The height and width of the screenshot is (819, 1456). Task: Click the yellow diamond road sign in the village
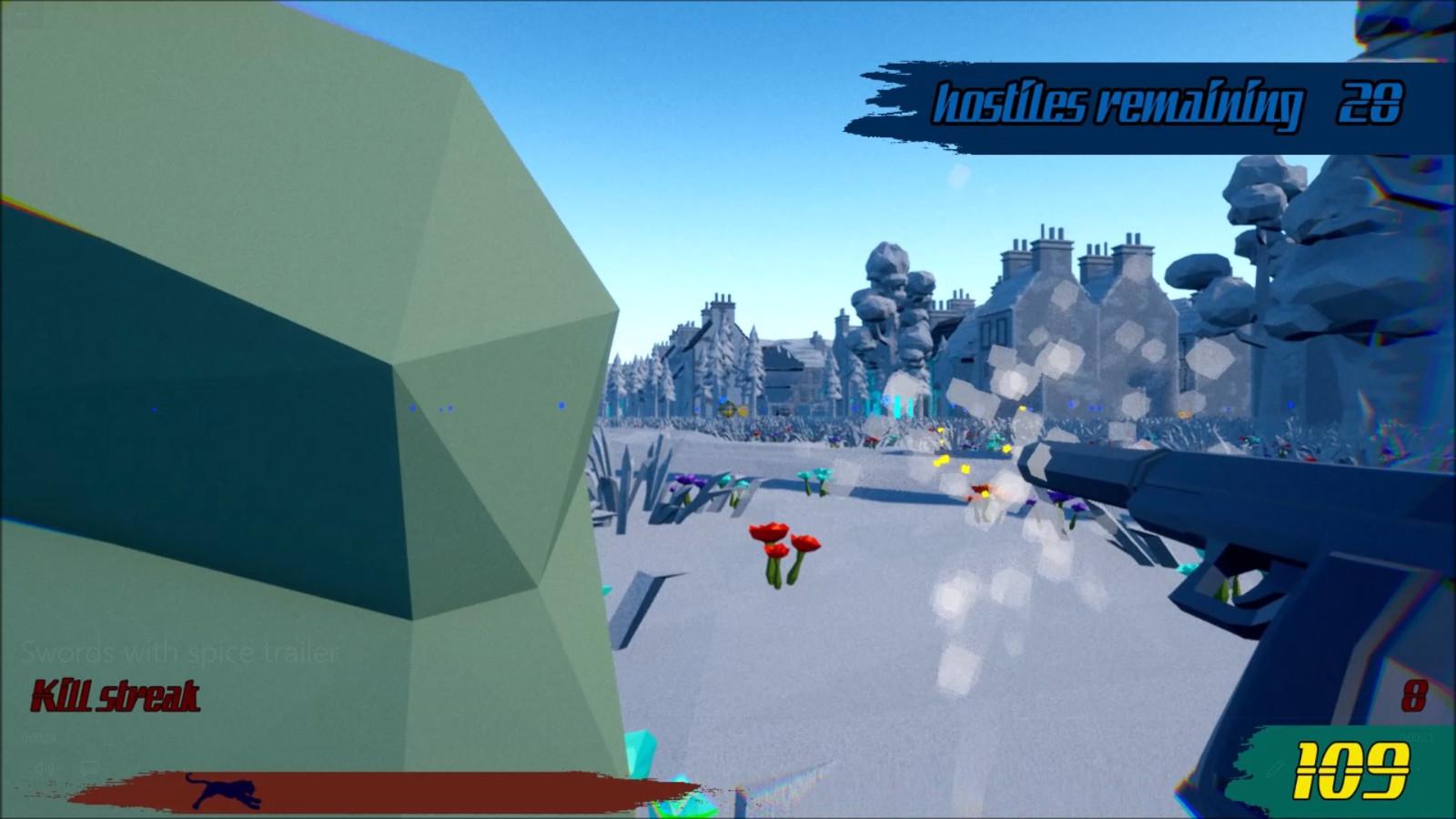pos(728,409)
